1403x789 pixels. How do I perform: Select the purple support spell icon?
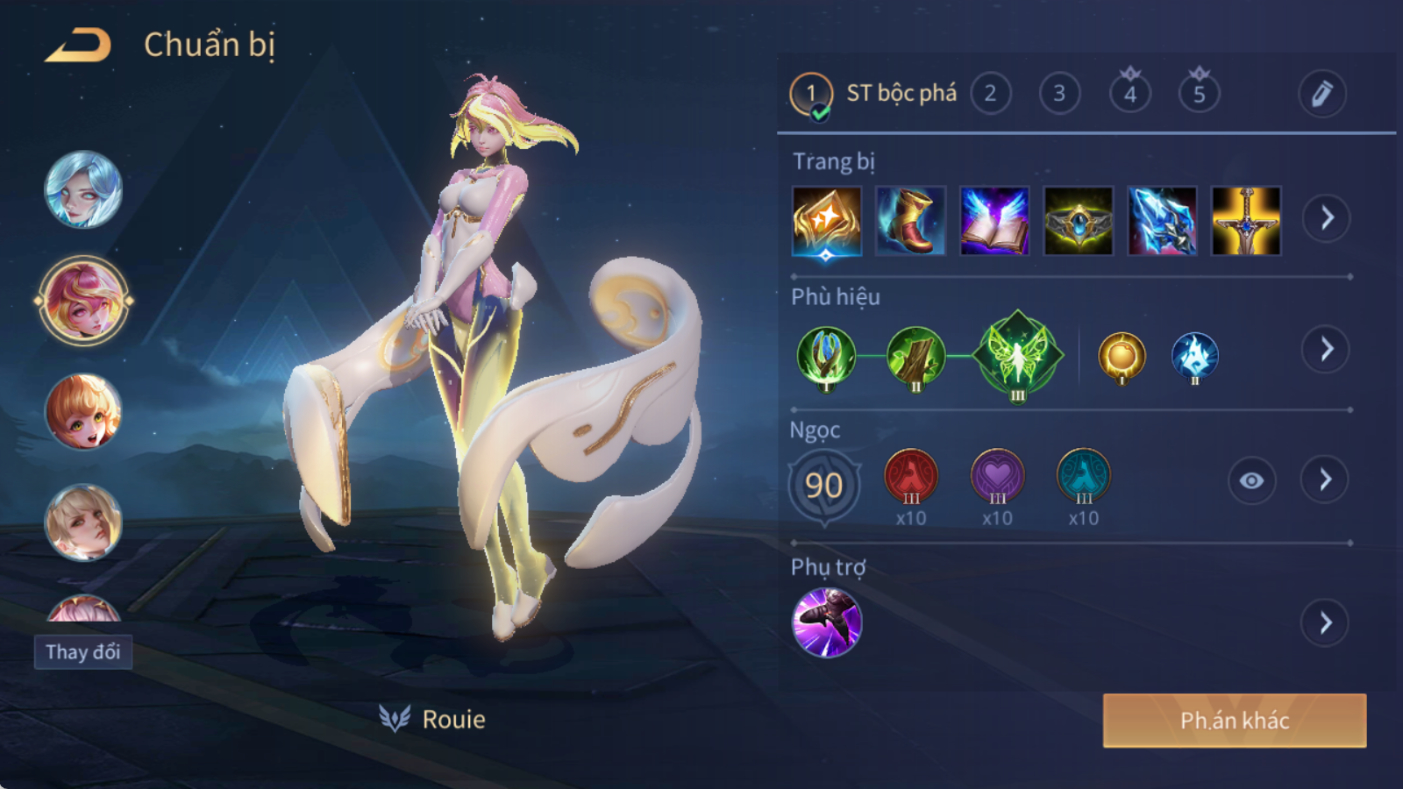coord(827,622)
